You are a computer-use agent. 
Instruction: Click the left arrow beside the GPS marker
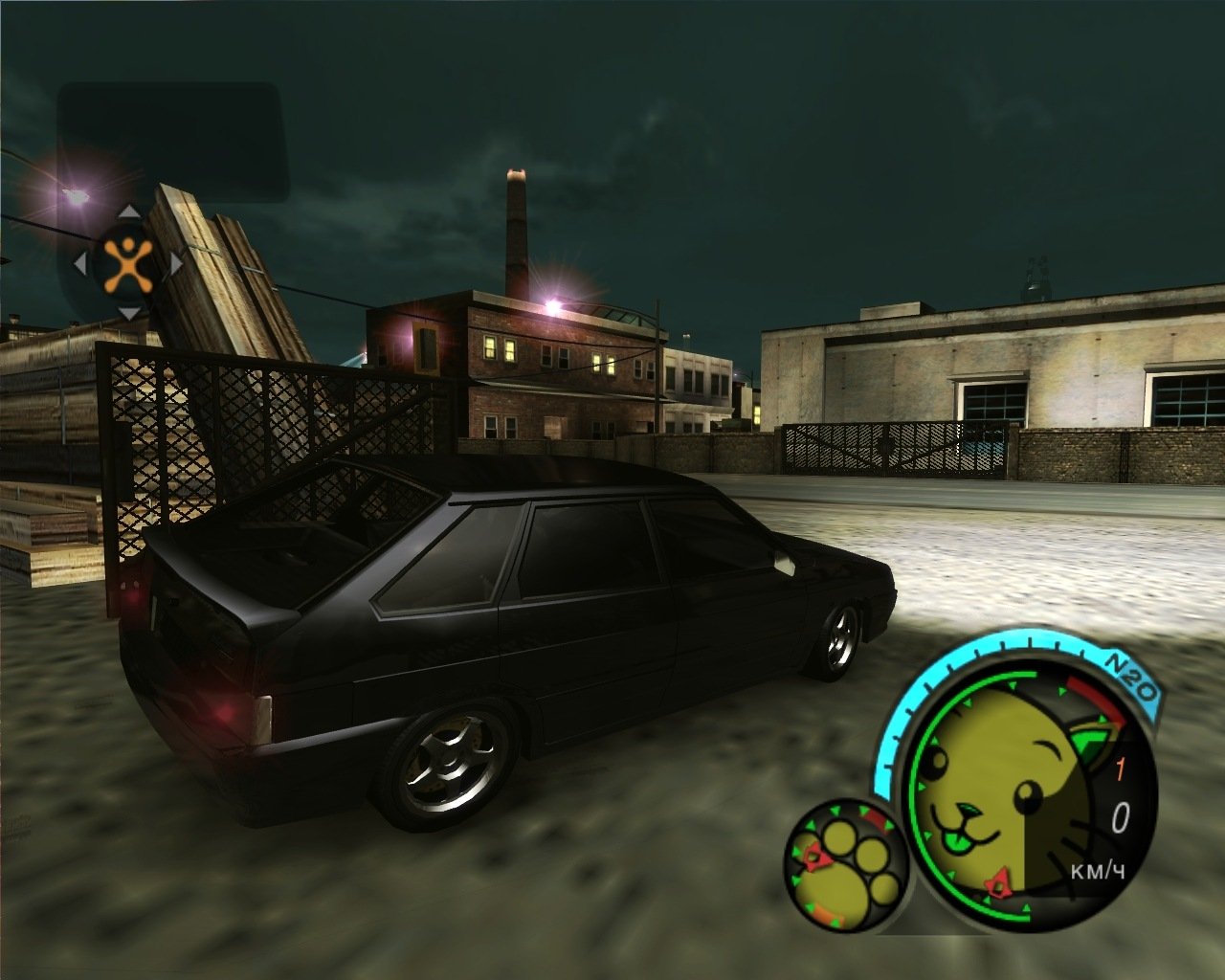[79, 262]
